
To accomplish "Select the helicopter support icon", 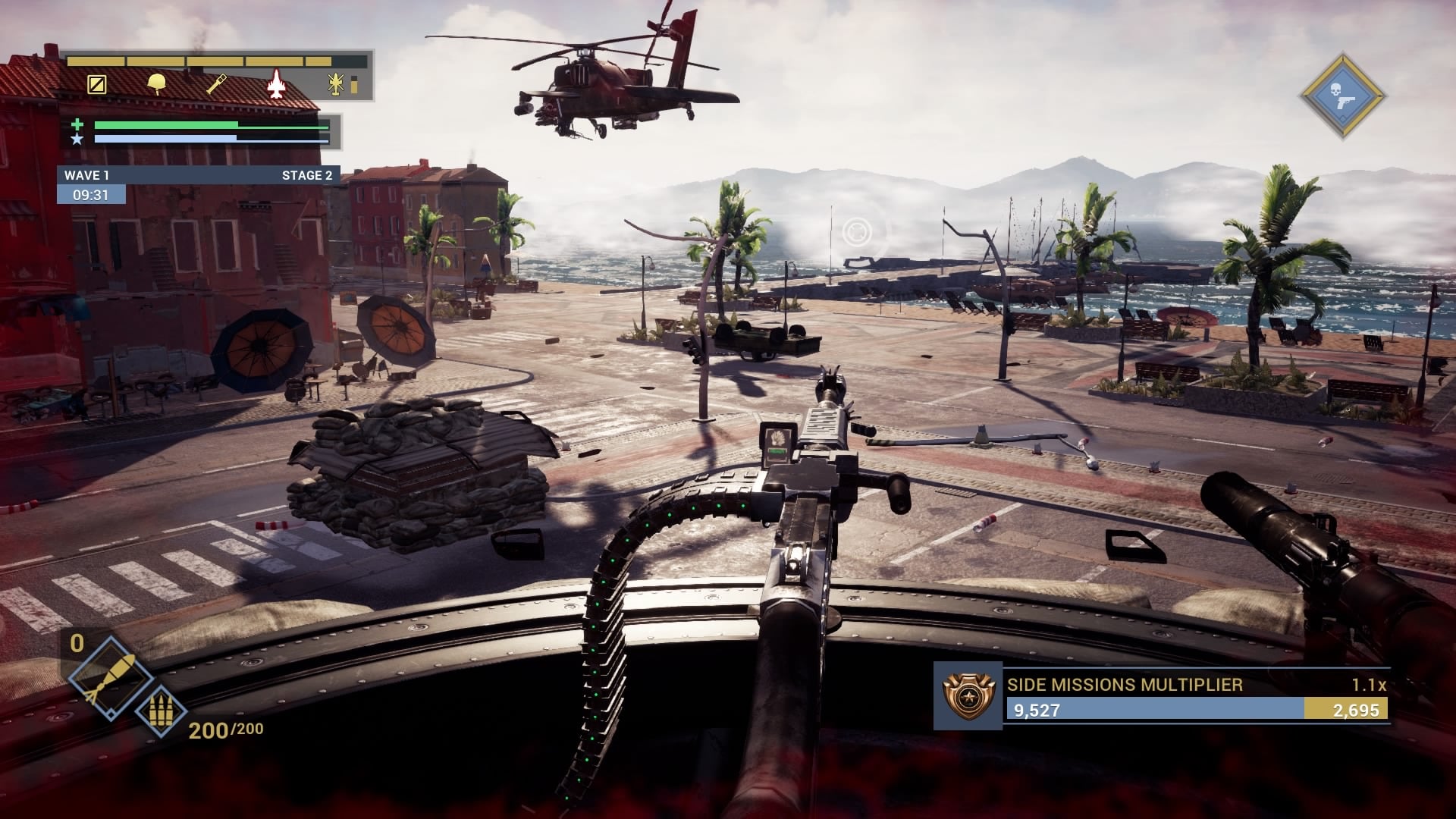I will [337, 84].
